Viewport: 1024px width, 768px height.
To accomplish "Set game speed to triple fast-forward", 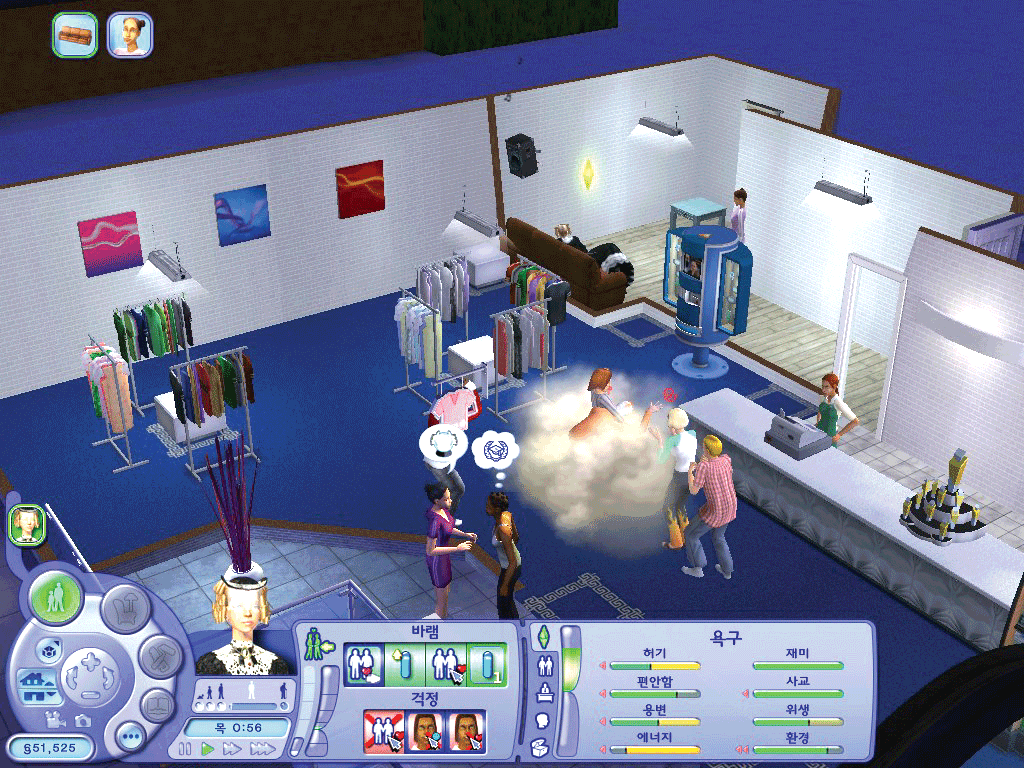I will (x=261, y=748).
